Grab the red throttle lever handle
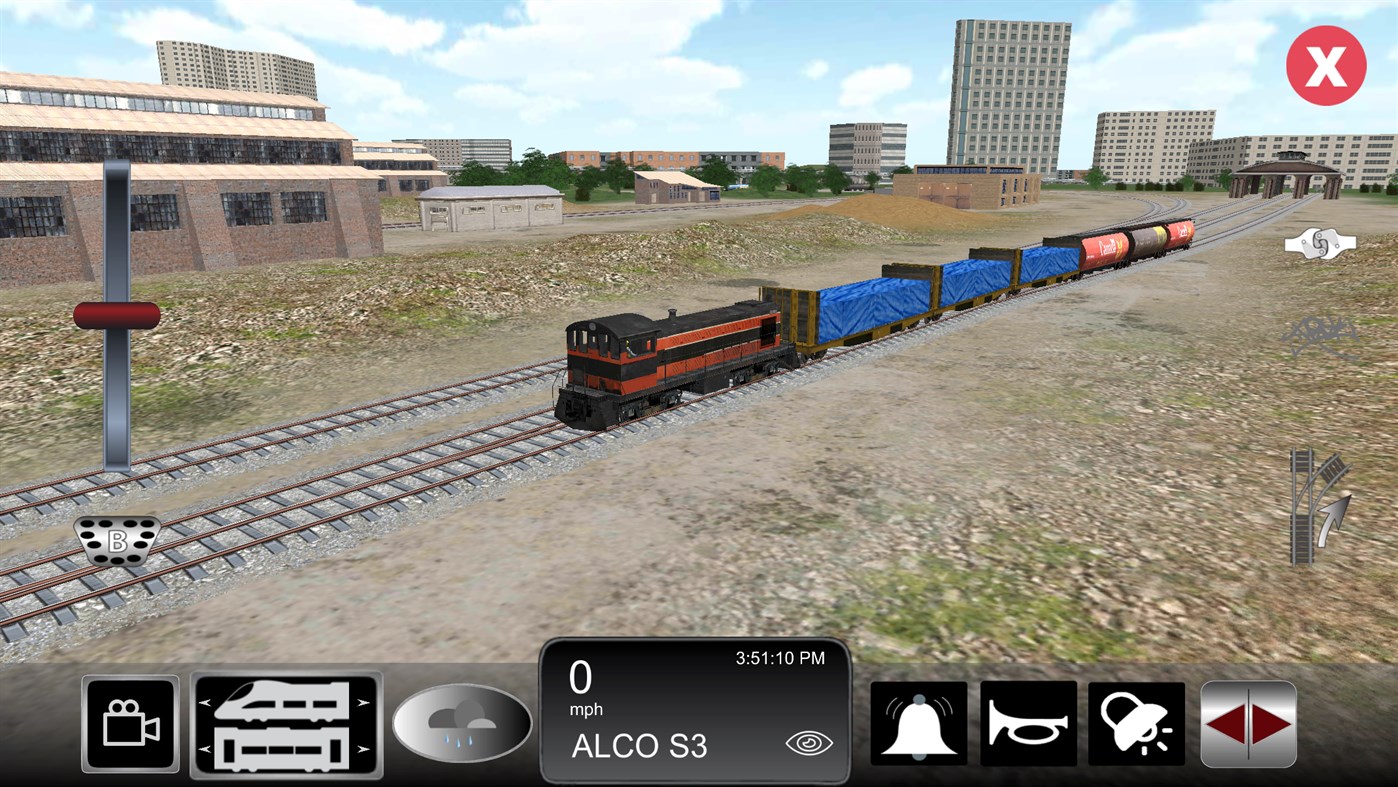The width and height of the screenshot is (1398, 787). (117, 315)
